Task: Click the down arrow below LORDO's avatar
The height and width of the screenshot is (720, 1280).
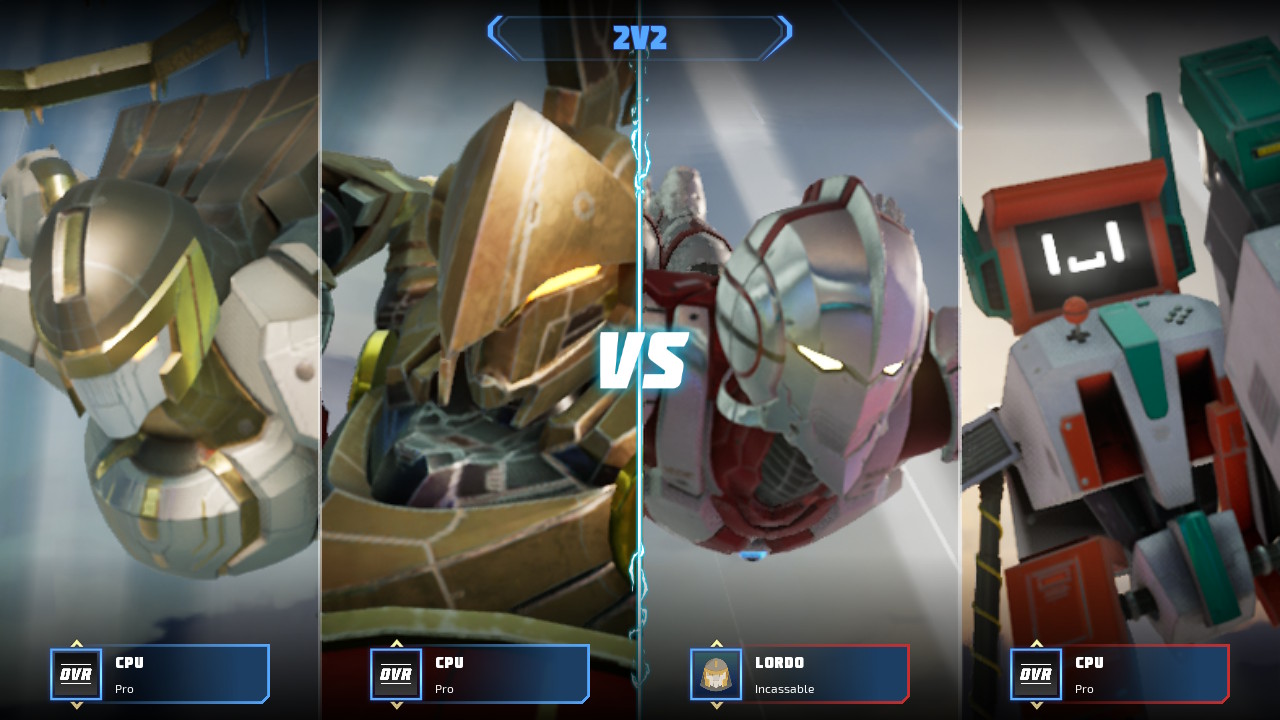Action: [x=716, y=706]
